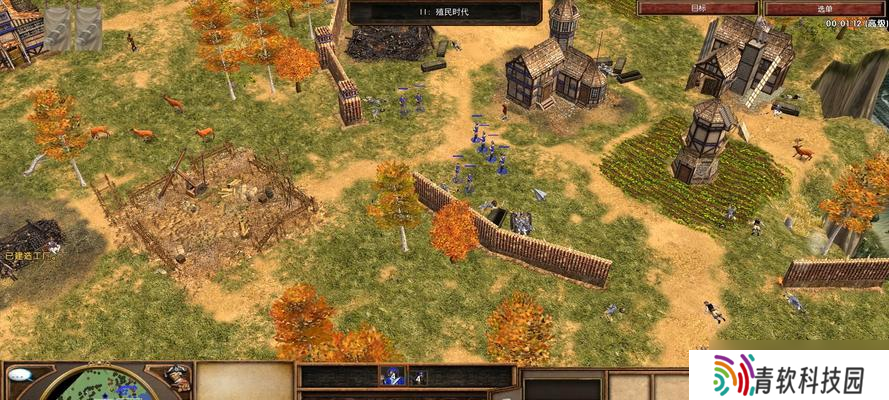Open the 目标 objectives panel
This screenshot has height=400, width=889.
point(697,8)
